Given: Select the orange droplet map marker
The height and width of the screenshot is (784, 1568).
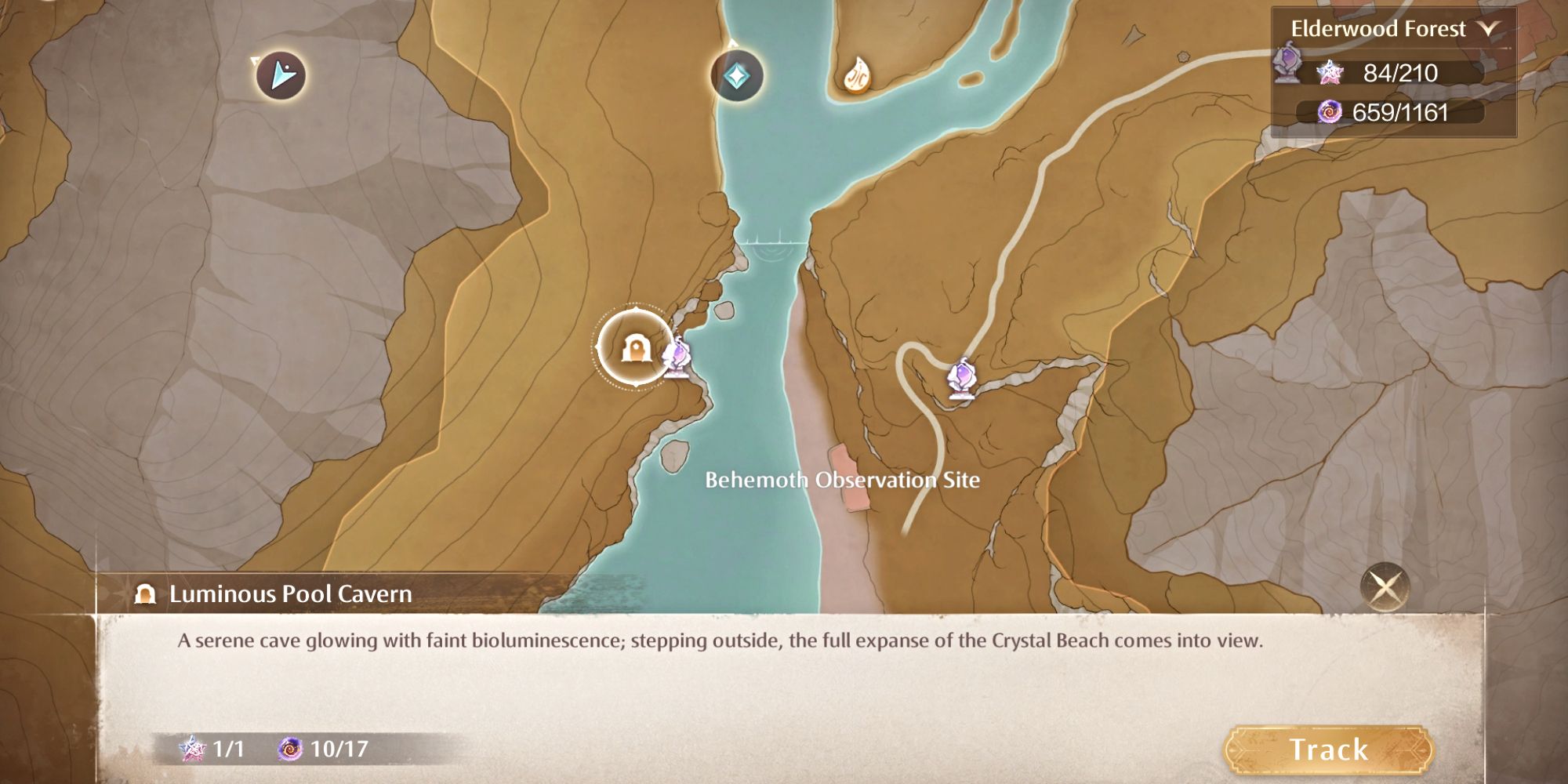Looking at the screenshot, I should pyautogui.click(x=858, y=75).
